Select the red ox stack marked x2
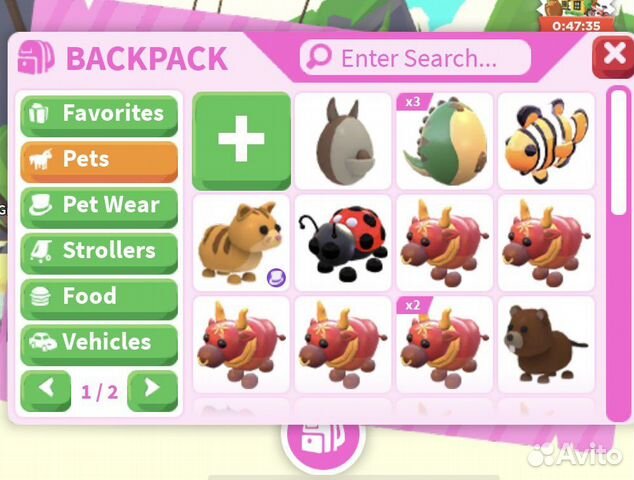The width and height of the screenshot is (634, 480). point(445,344)
